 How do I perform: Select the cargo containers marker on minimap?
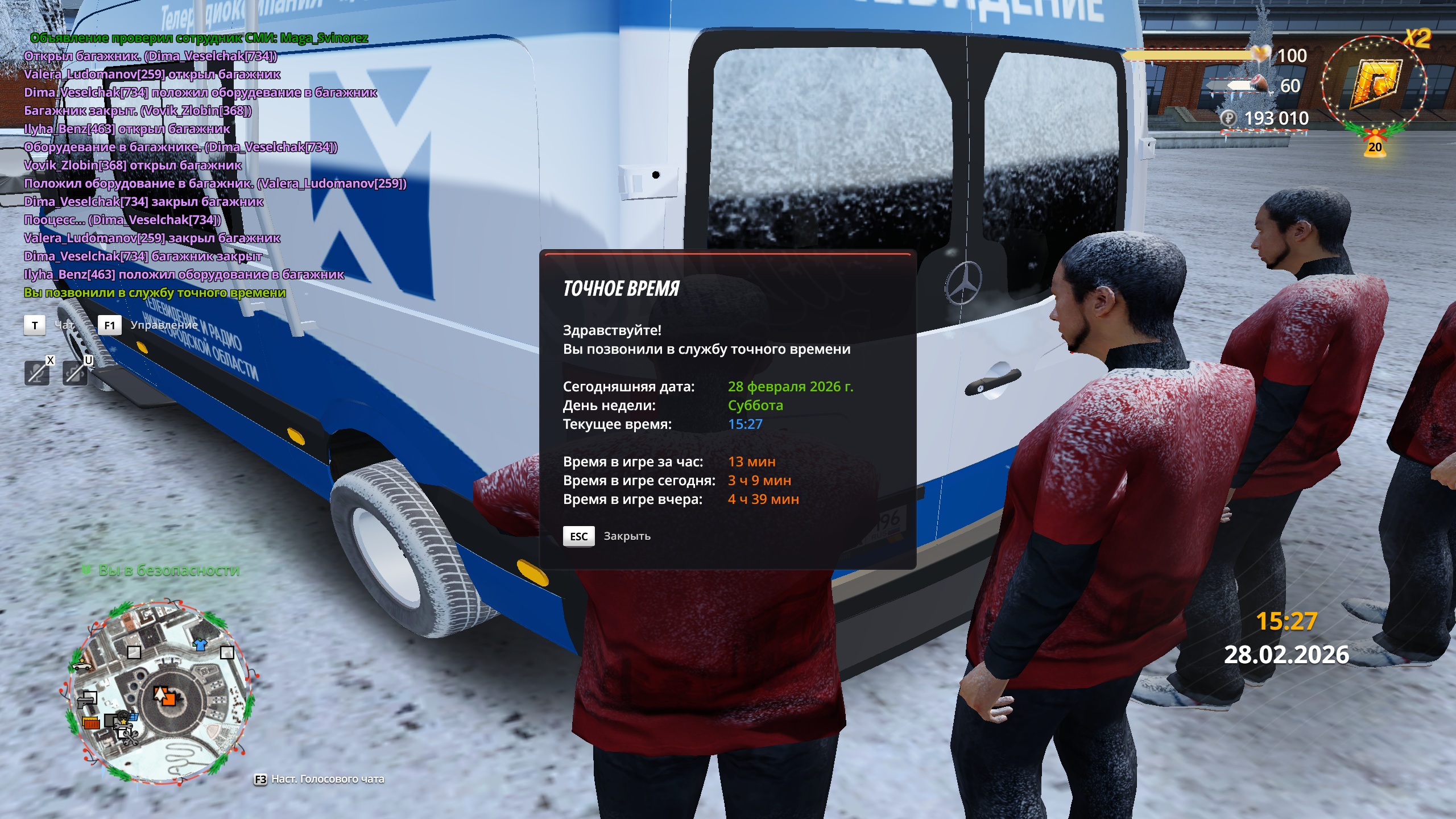91,723
